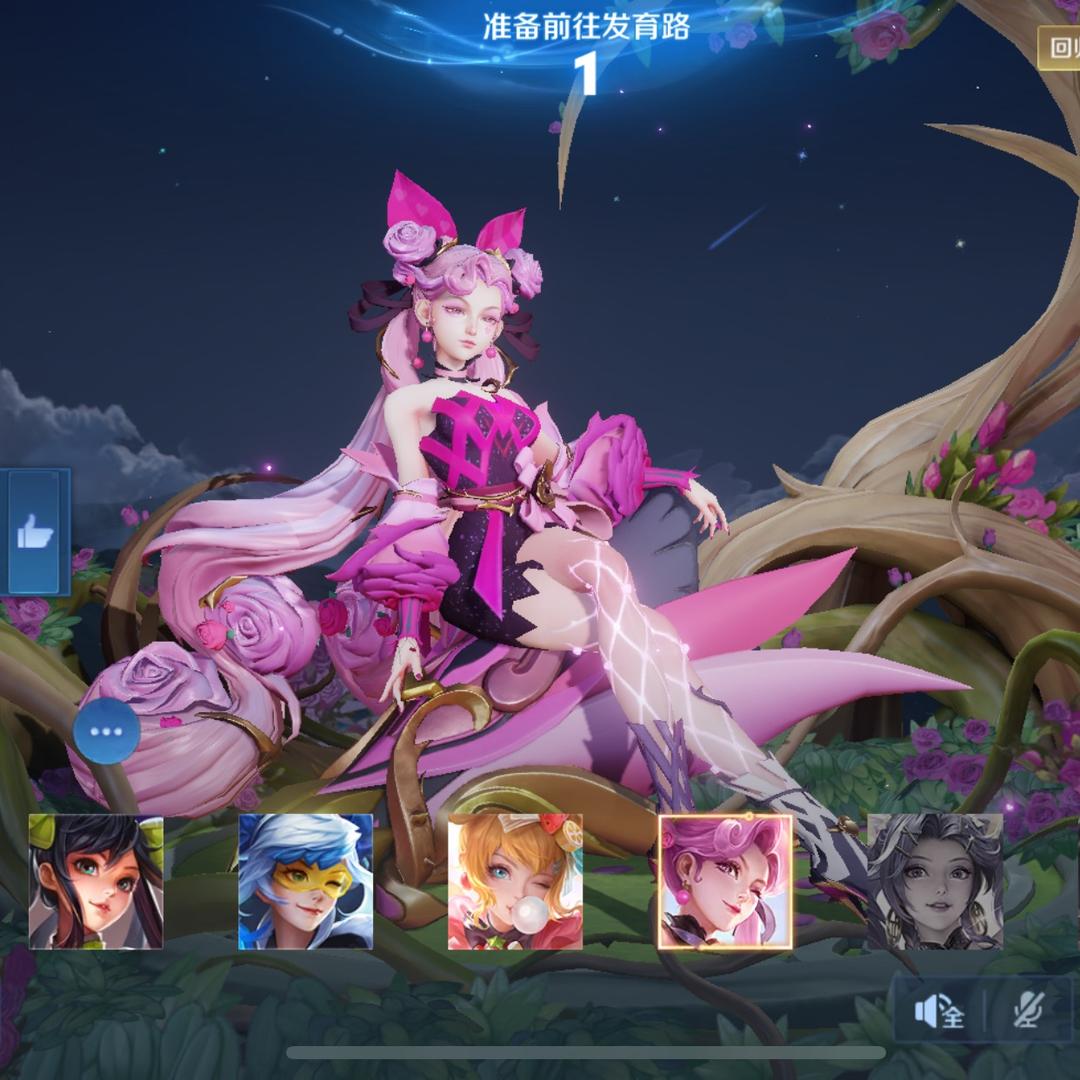This screenshot has height=1080, width=1080.
Task: Click the gold button at top-right edge
Action: tap(1060, 47)
